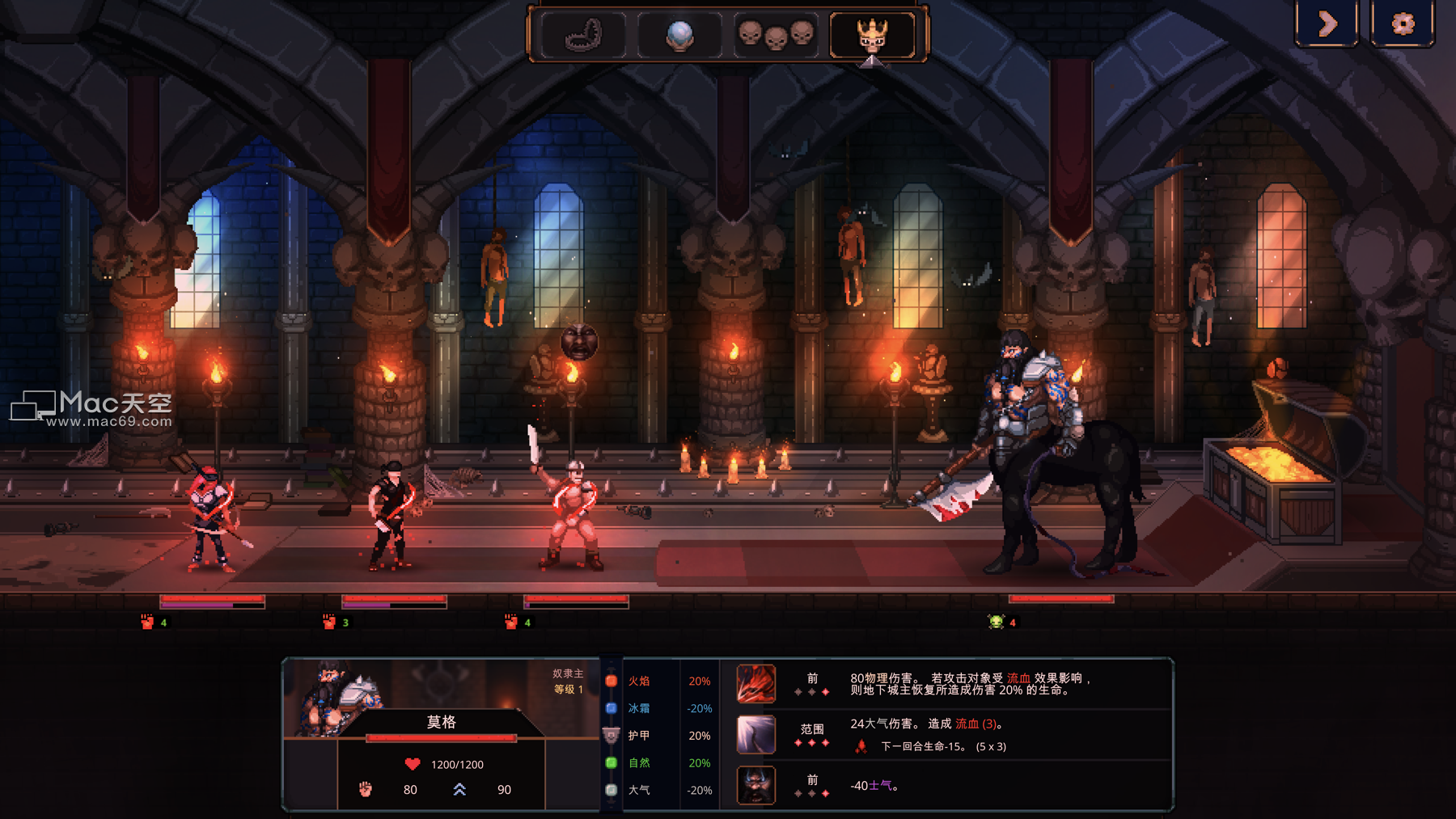
Task: Select the crowned skull master tab
Action: (x=872, y=36)
